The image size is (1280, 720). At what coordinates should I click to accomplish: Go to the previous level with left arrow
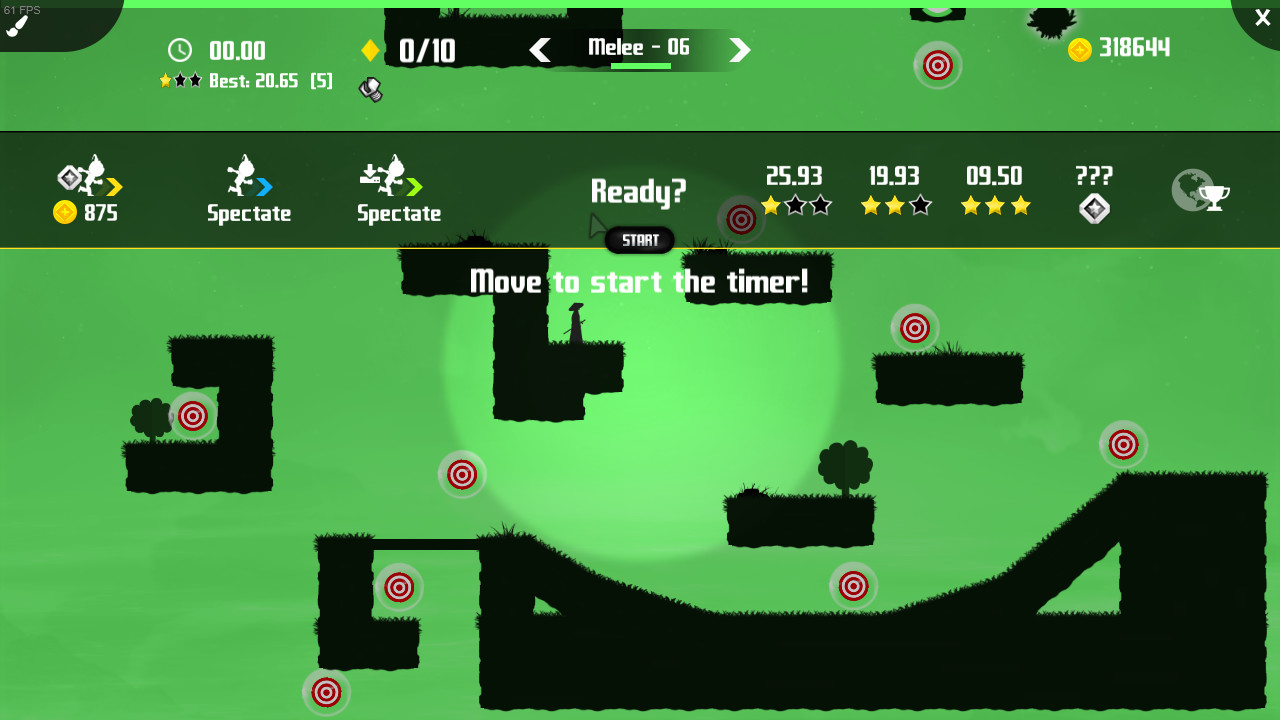click(541, 49)
